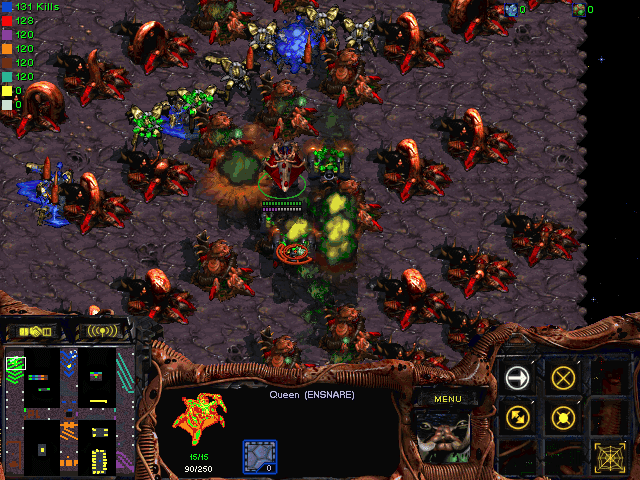Select the Move command arrow
The image size is (640, 480).
(518, 377)
